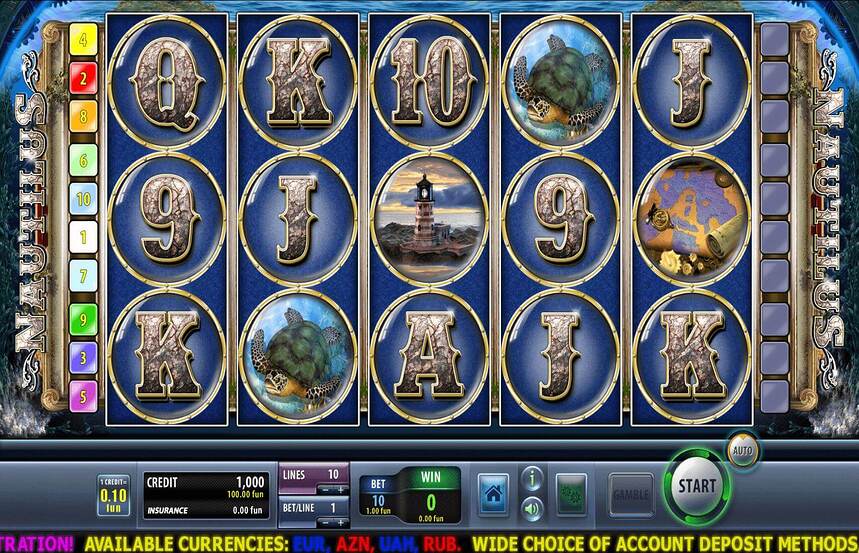Select payline number 4 marker

pos(82,42)
